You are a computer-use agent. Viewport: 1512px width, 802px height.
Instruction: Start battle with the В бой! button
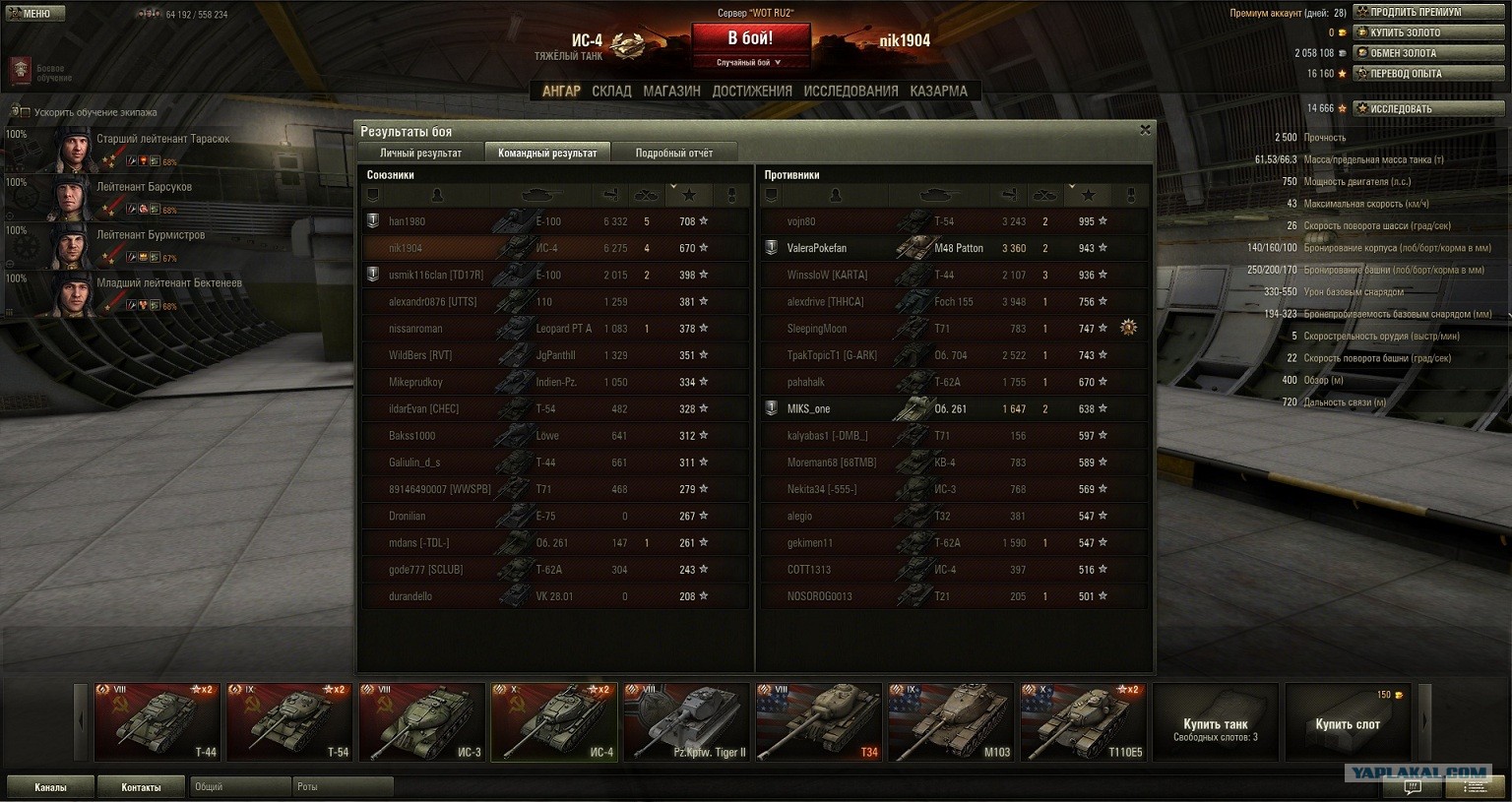click(x=750, y=39)
